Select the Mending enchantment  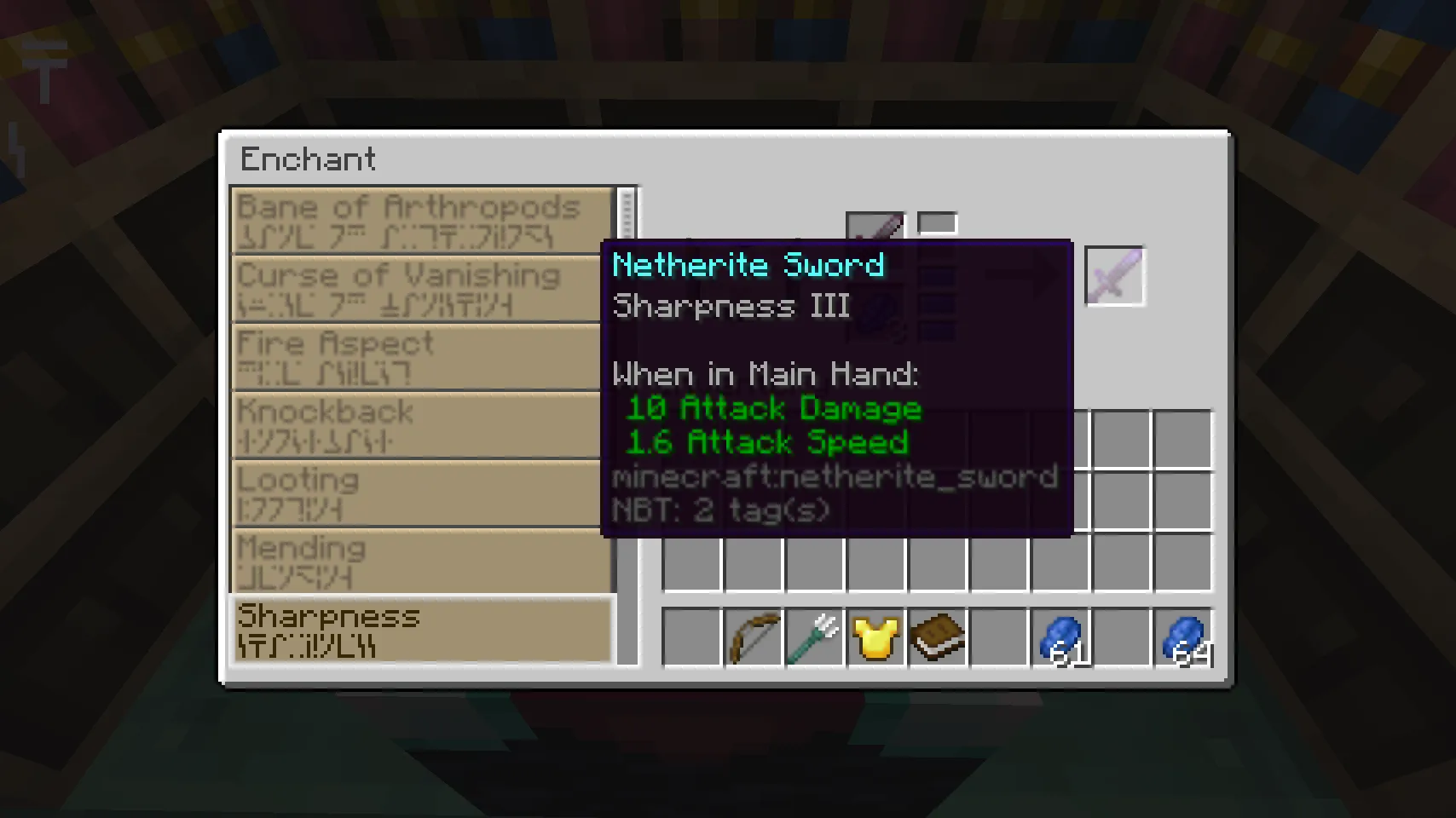point(418,561)
